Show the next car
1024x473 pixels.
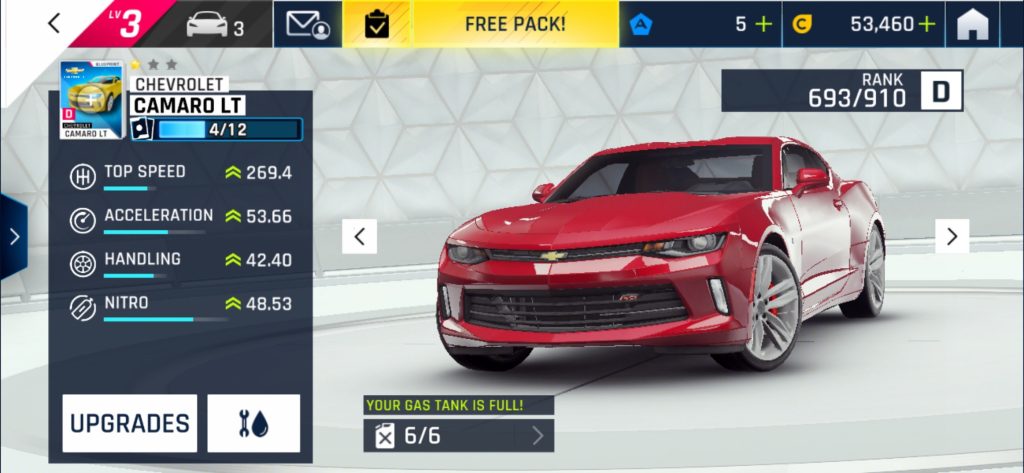pyautogui.click(x=952, y=236)
